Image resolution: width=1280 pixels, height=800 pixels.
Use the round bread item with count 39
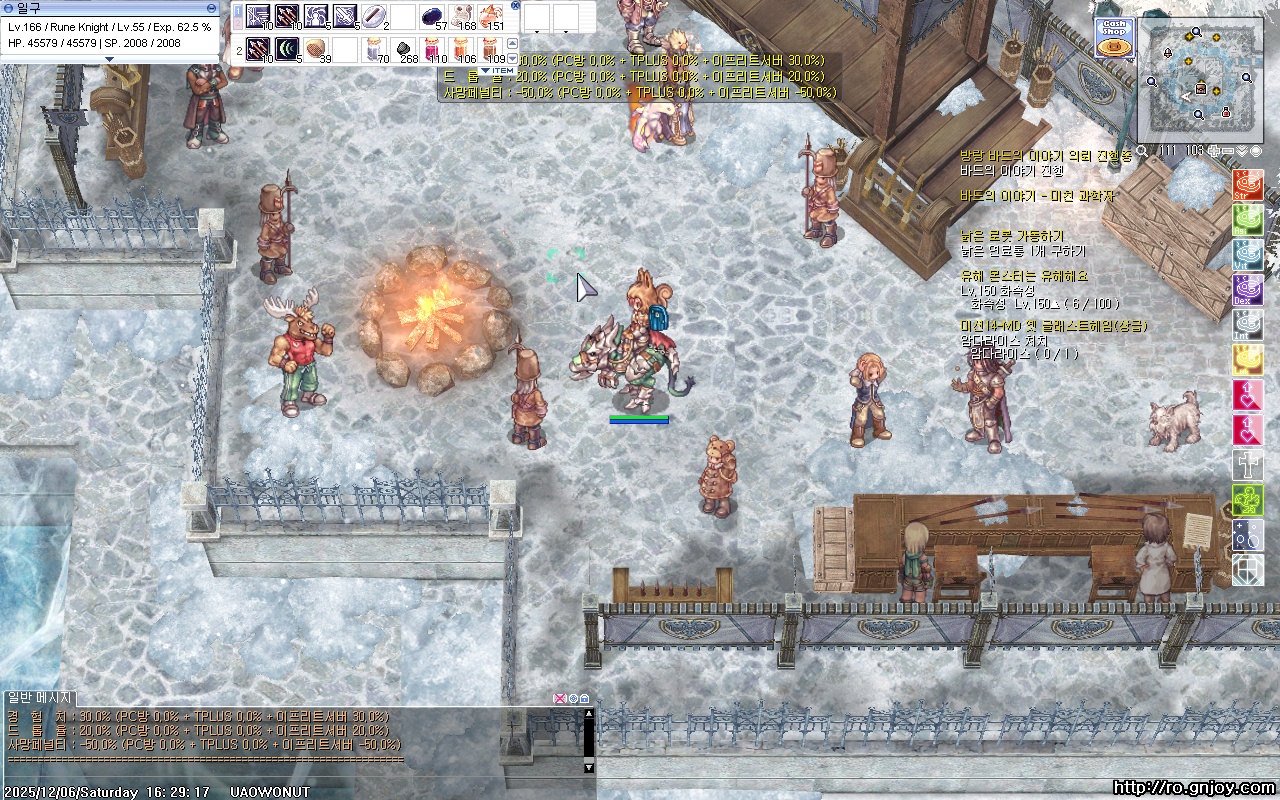pos(316,48)
